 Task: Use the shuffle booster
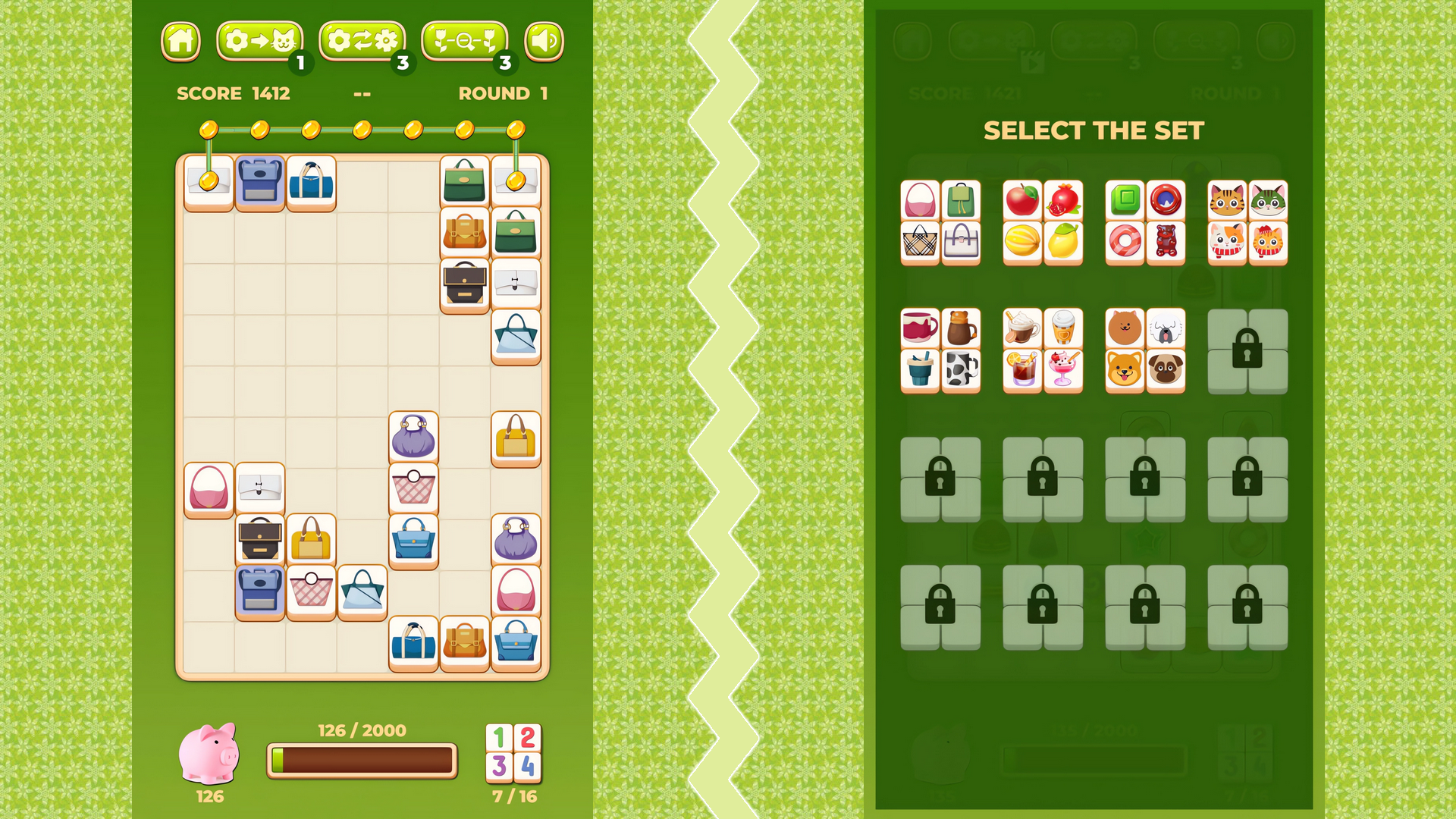pyautogui.click(x=362, y=40)
